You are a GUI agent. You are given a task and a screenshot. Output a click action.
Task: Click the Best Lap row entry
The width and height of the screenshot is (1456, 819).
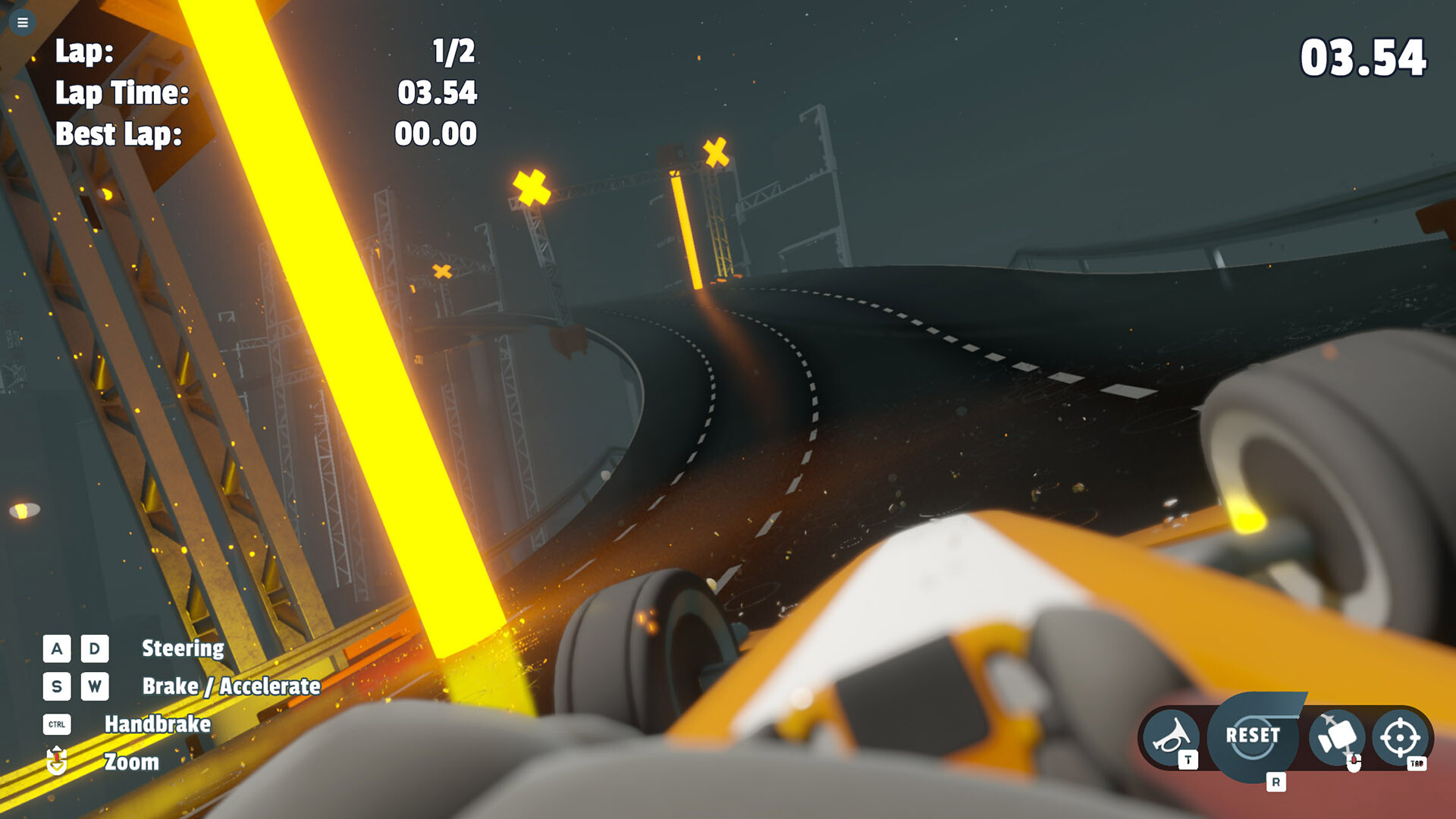(x=119, y=135)
